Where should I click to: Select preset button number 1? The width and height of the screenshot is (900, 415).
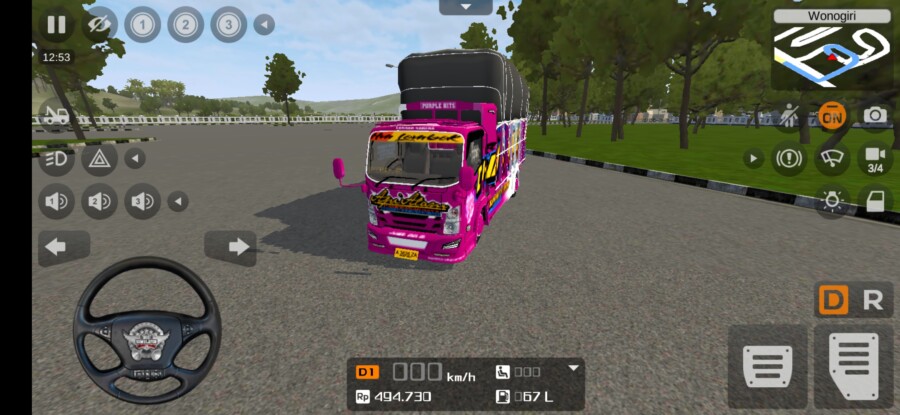pos(142,24)
